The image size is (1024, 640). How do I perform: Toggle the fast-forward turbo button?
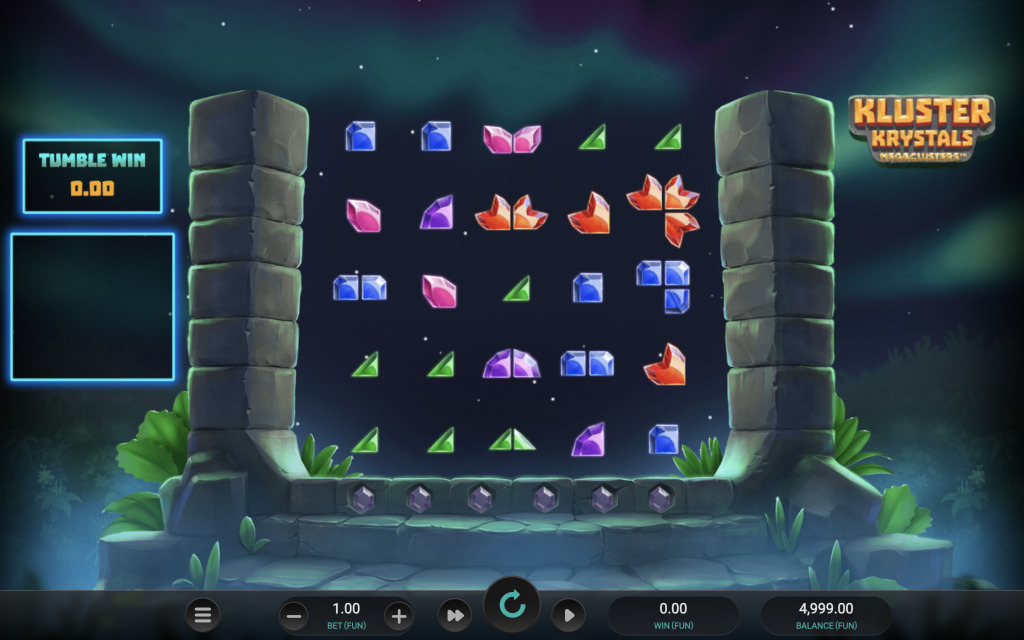[454, 615]
